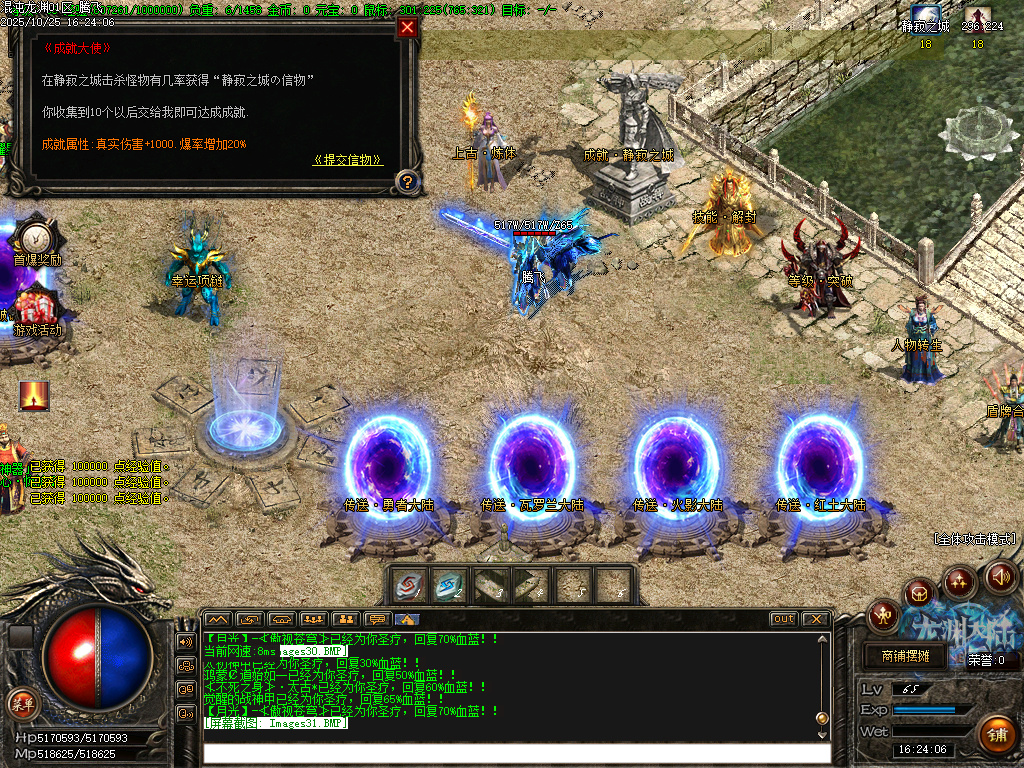Click the 提交信物 link in the dialog
1024x768 pixels.
point(347,160)
